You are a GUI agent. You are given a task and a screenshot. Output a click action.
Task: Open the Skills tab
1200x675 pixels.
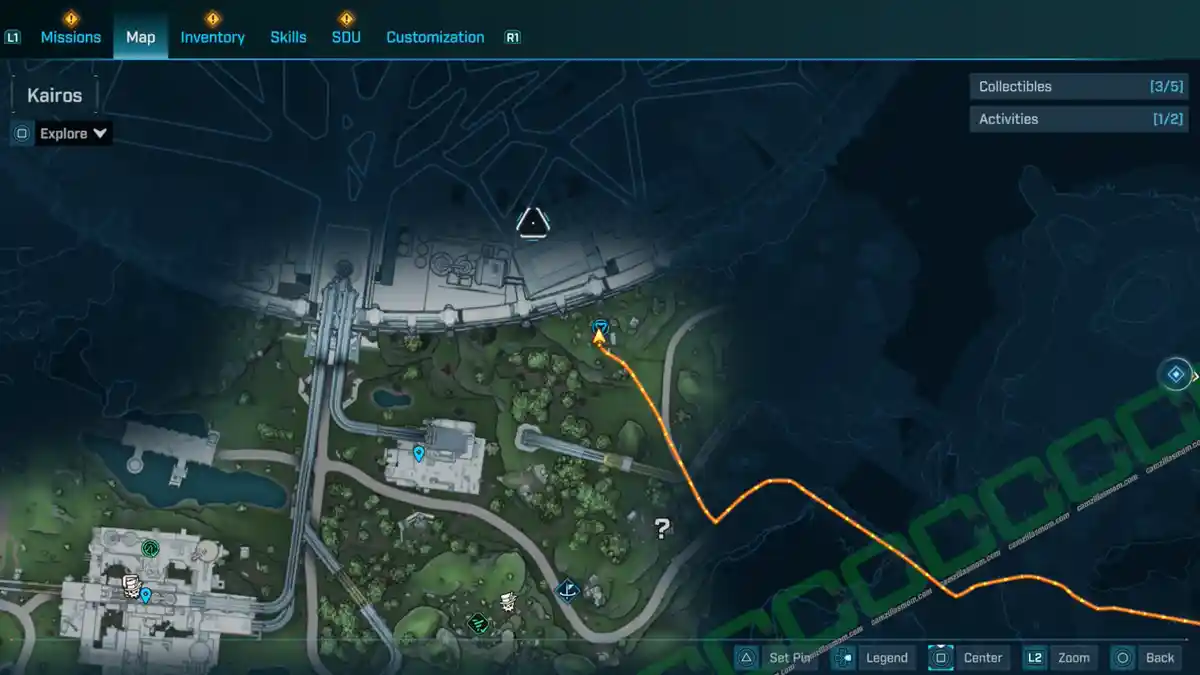pos(288,37)
